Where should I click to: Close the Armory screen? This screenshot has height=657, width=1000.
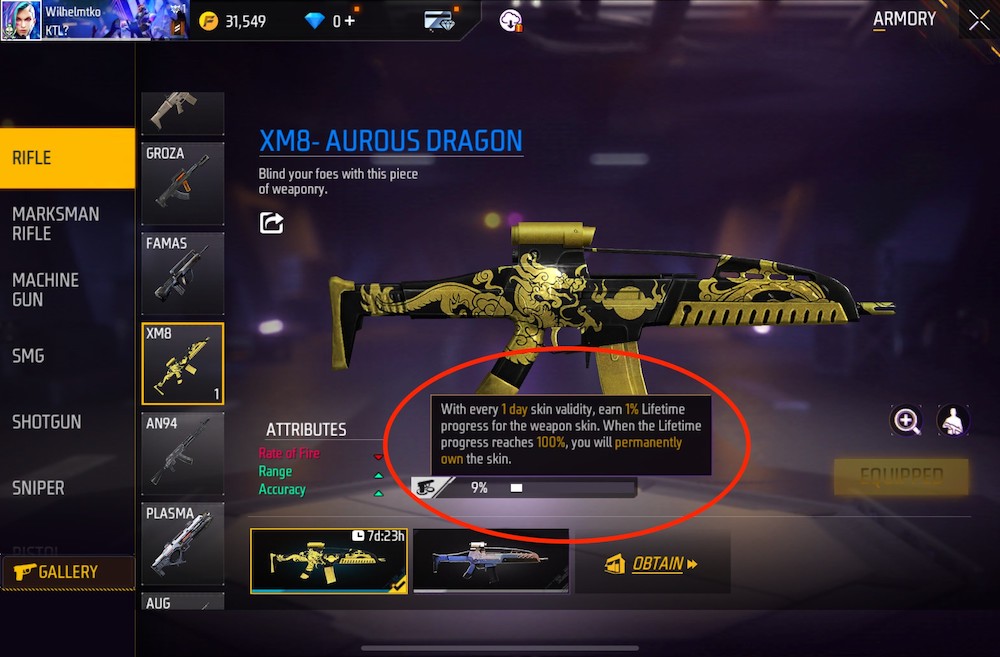[978, 19]
